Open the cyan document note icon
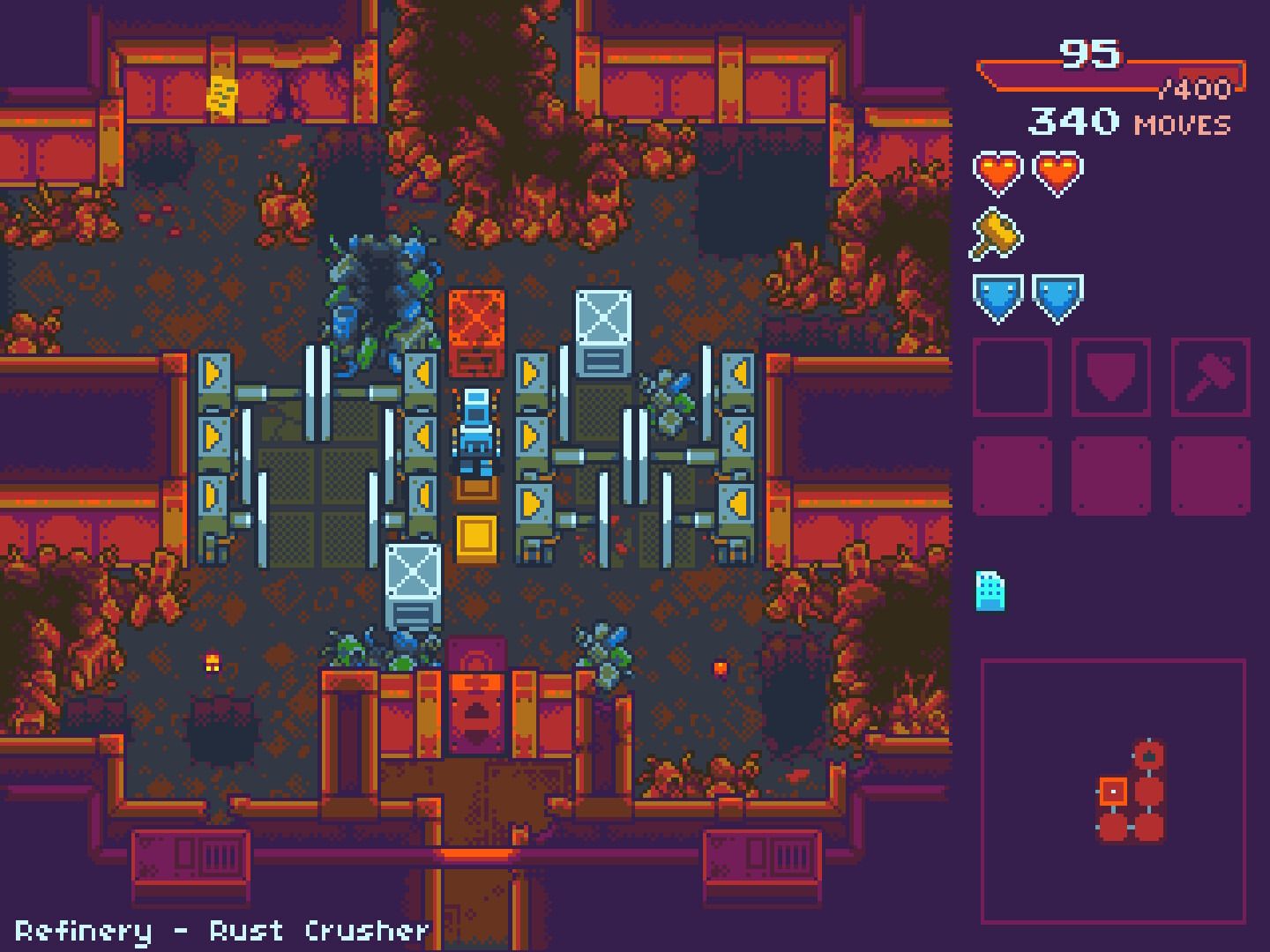Image resolution: width=1270 pixels, height=952 pixels. pyautogui.click(x=990, y=591)
